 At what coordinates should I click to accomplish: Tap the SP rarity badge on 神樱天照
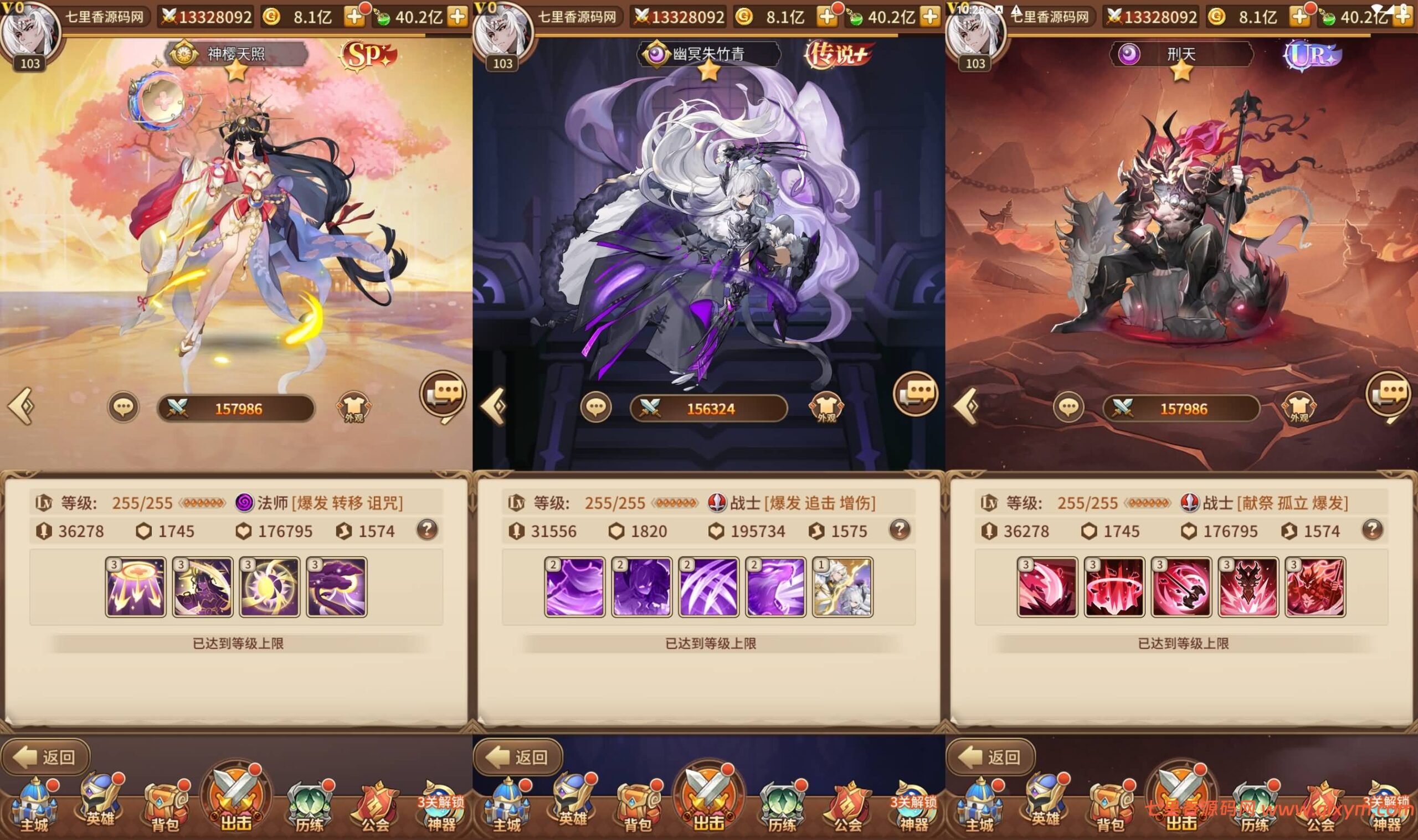tap(367, 55)
